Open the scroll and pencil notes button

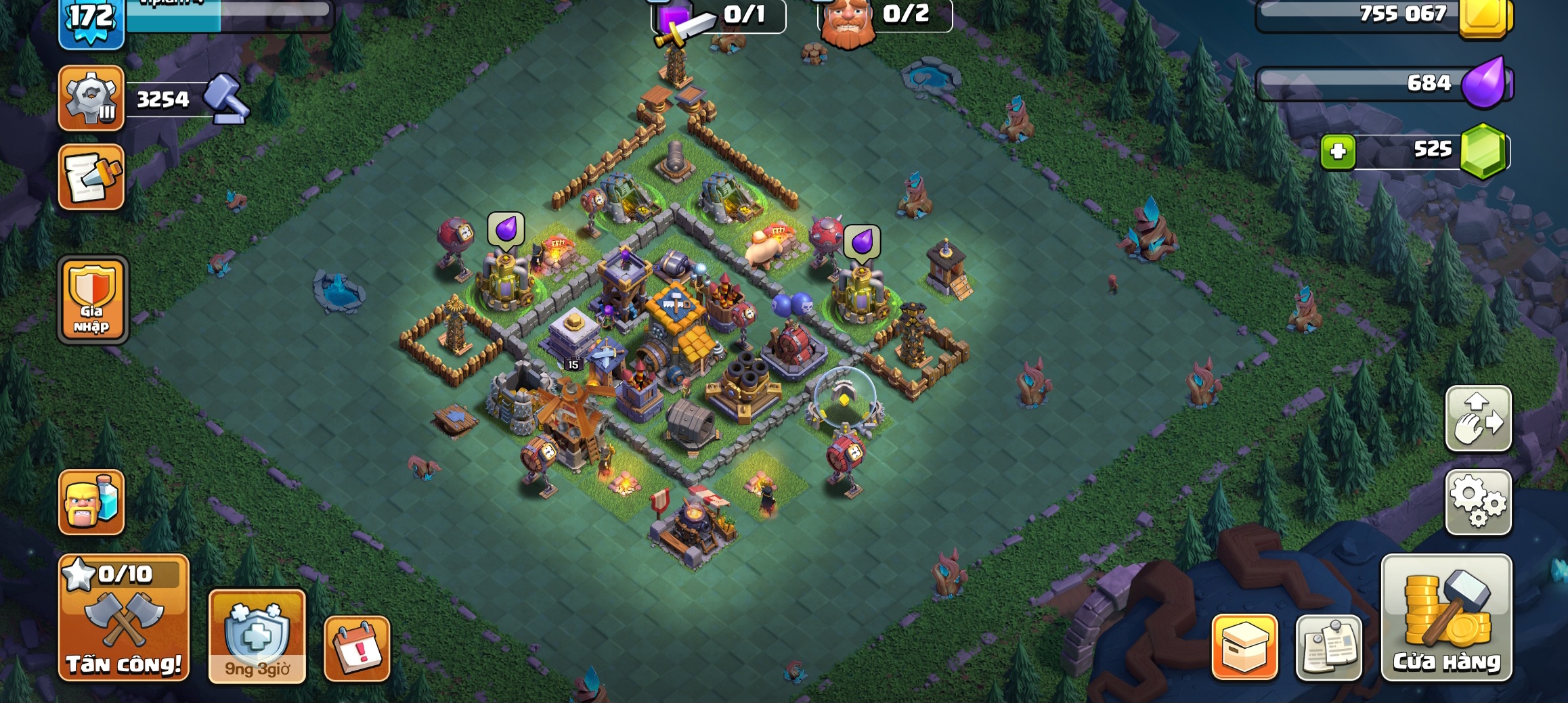91,177
